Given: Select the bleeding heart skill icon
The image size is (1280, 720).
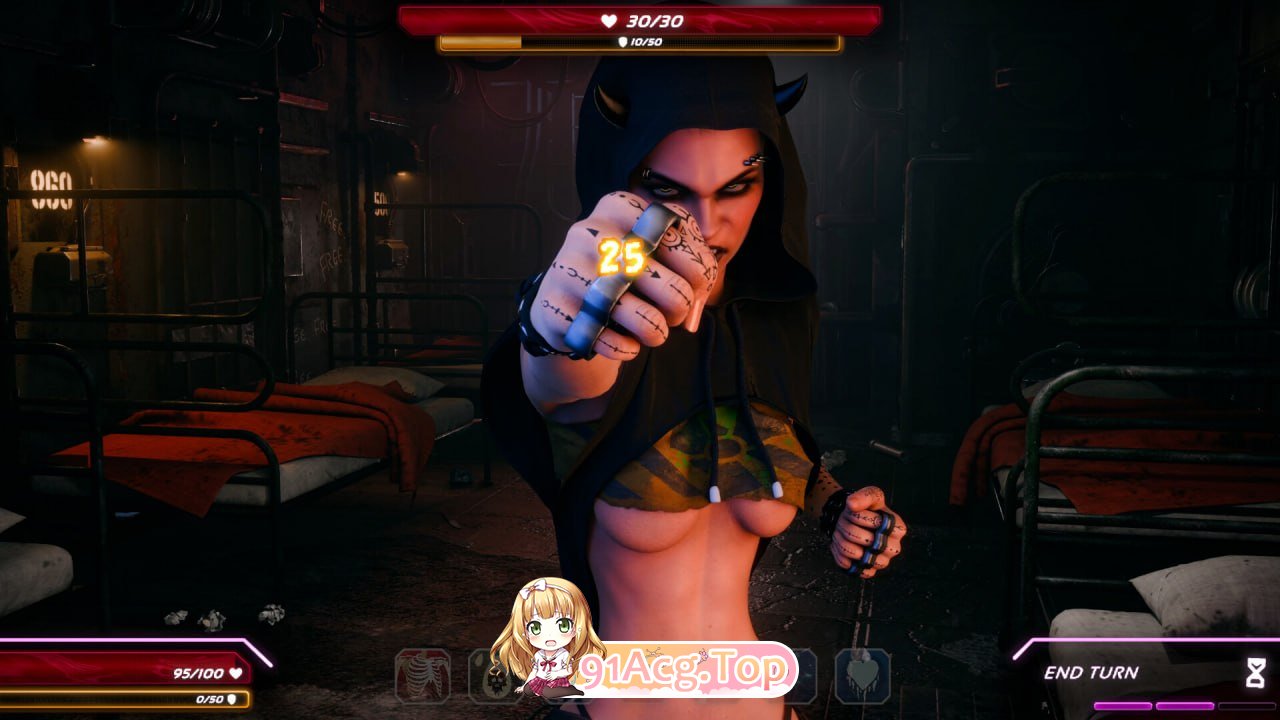Looking at the screenshot, I should (x=862, y=678).
